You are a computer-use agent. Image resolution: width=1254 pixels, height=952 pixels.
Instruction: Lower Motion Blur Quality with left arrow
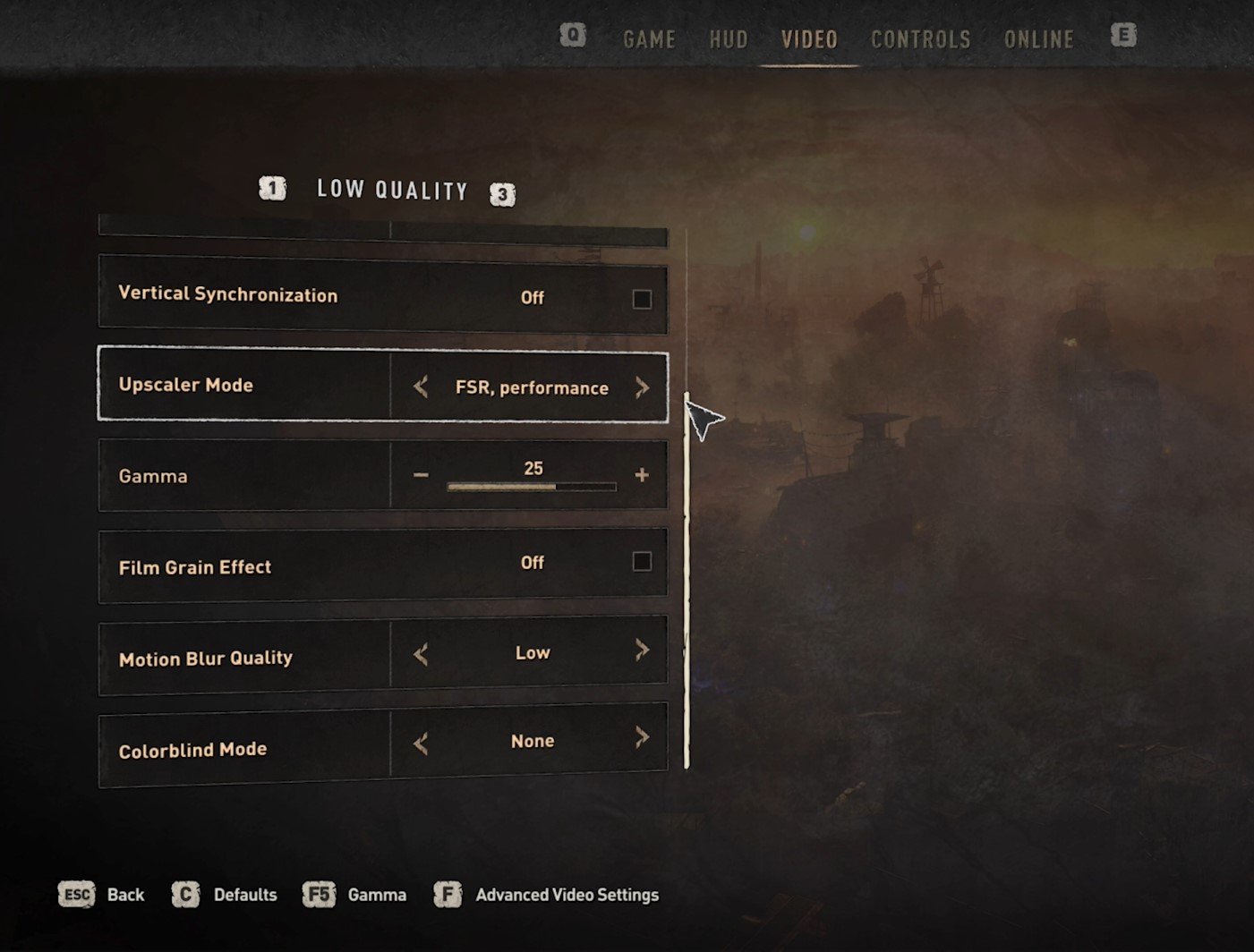coord(421,654)
